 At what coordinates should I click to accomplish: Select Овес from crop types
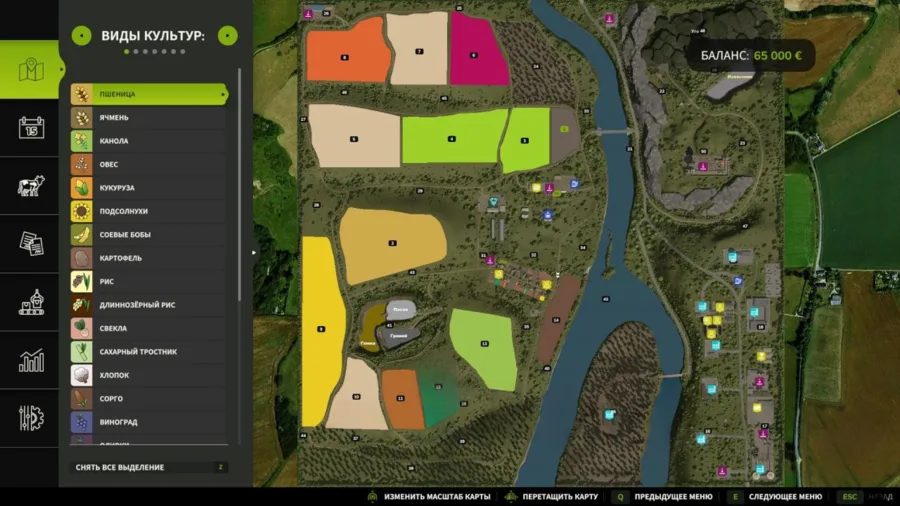150,164
